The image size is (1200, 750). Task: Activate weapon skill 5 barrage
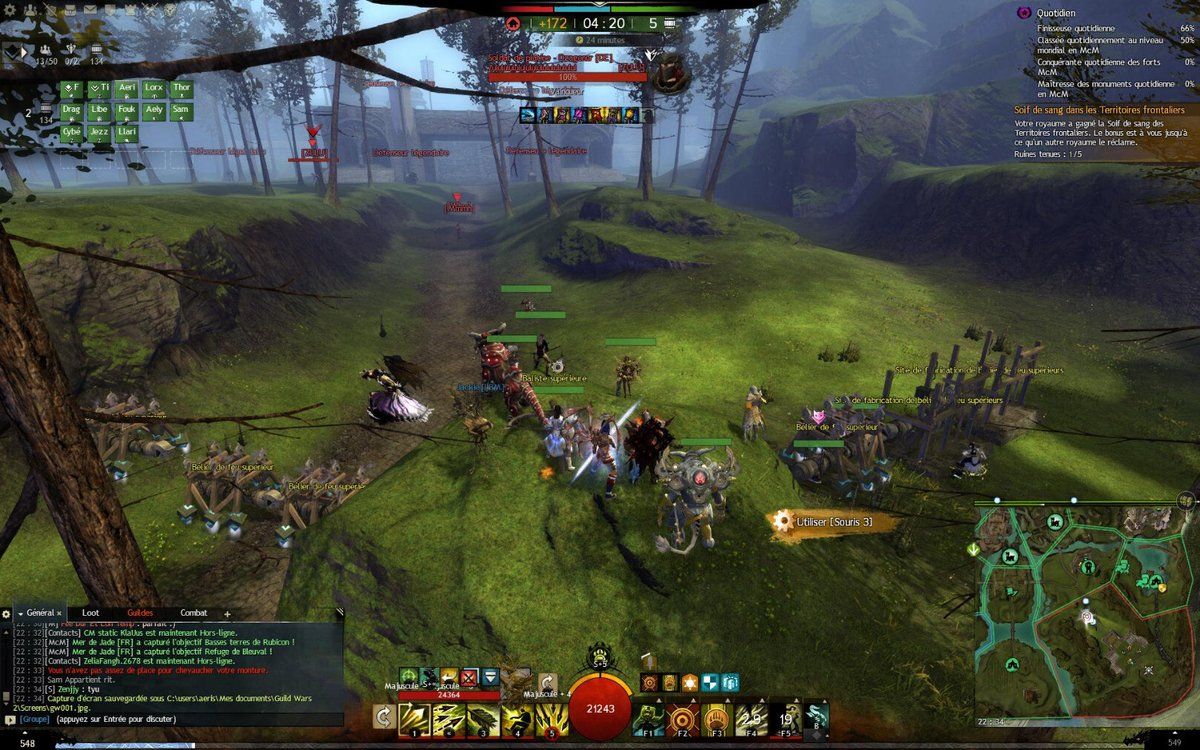coord(551,719)
